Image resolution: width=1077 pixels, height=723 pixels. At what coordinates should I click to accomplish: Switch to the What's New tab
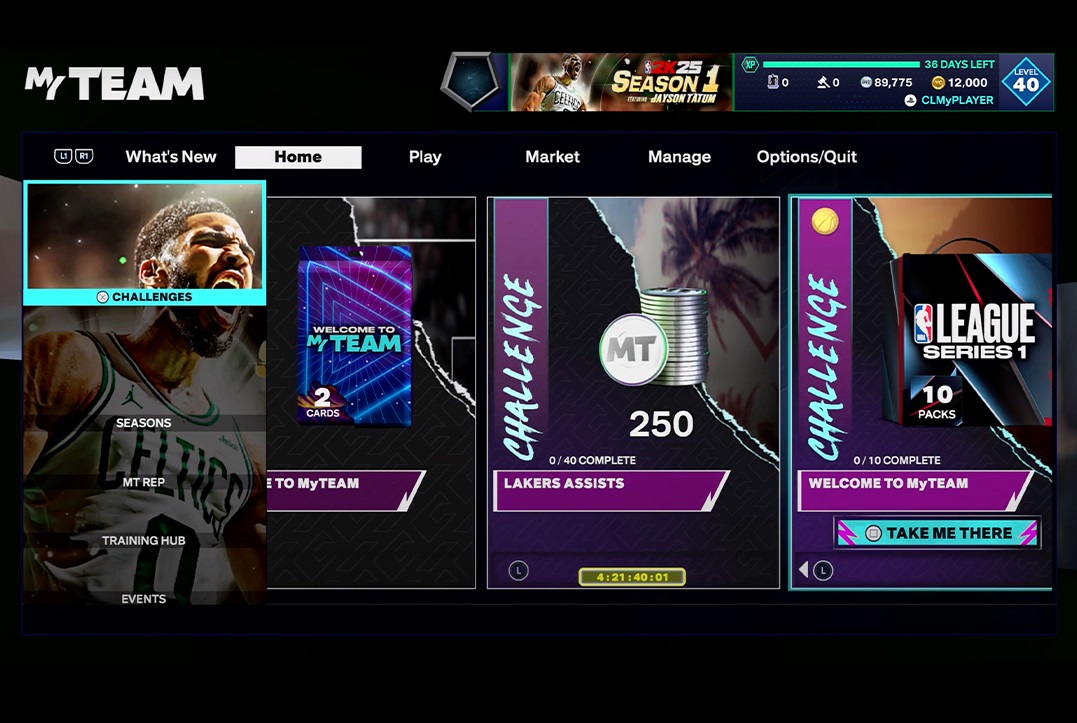tap(170, 157)
